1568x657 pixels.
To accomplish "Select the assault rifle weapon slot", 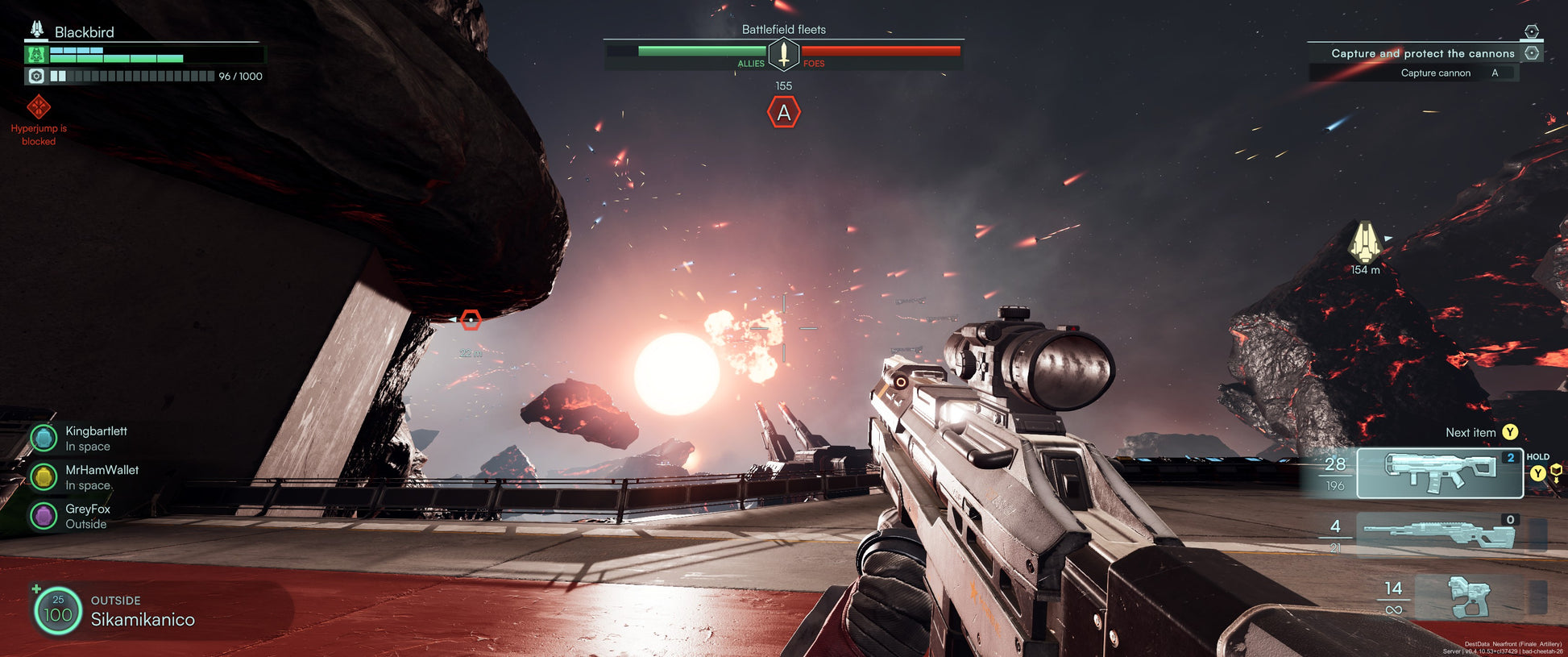I will (x=1439, y=473).
